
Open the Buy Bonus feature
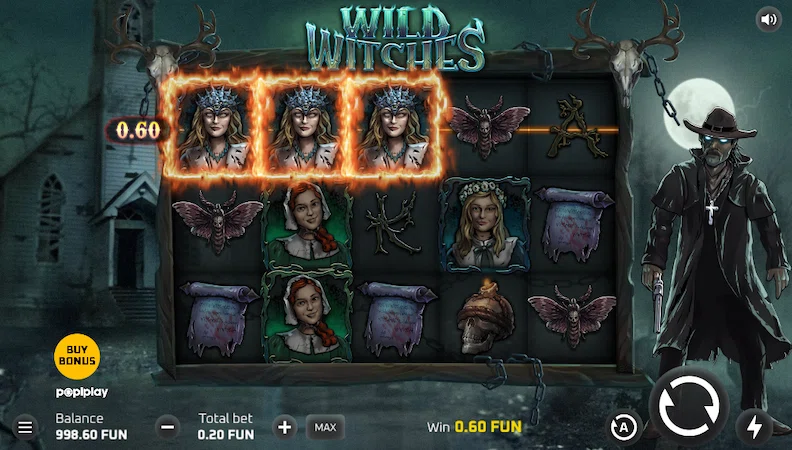point(77,352)
